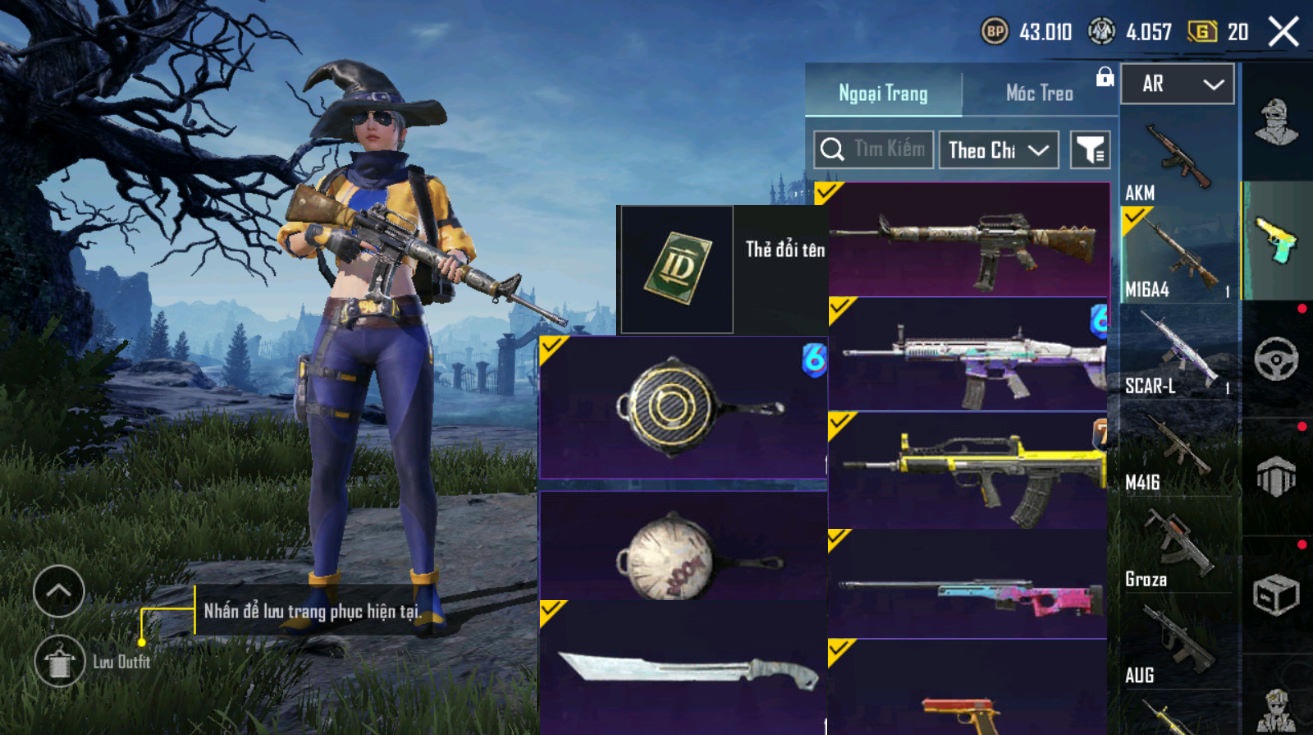The image size is (1313, 735).
Task: Close the inventory screen with the X
Action: pos(1283,32)
